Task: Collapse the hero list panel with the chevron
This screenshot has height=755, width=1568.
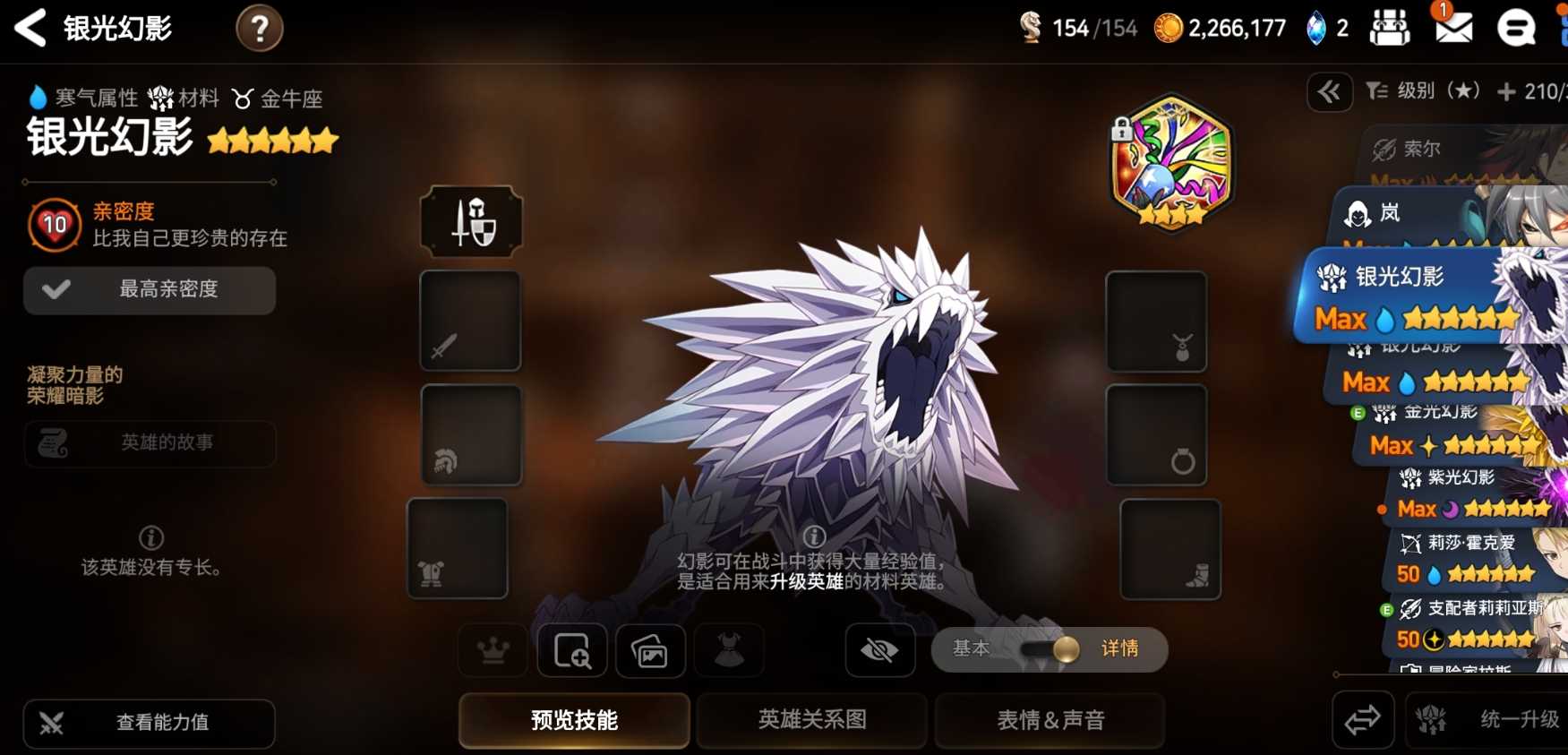Action: point(1329,92)
